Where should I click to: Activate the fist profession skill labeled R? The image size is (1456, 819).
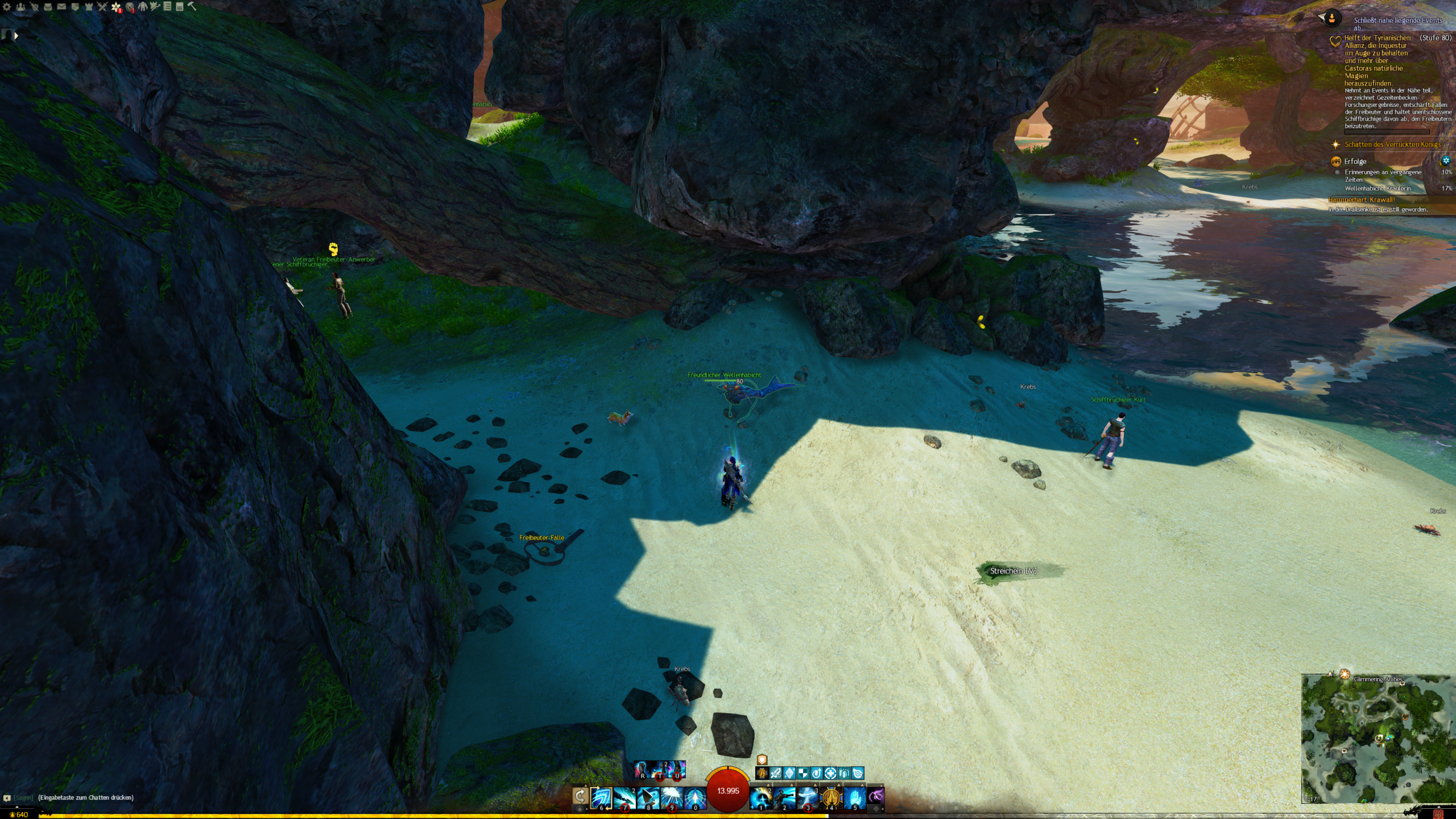642,770
